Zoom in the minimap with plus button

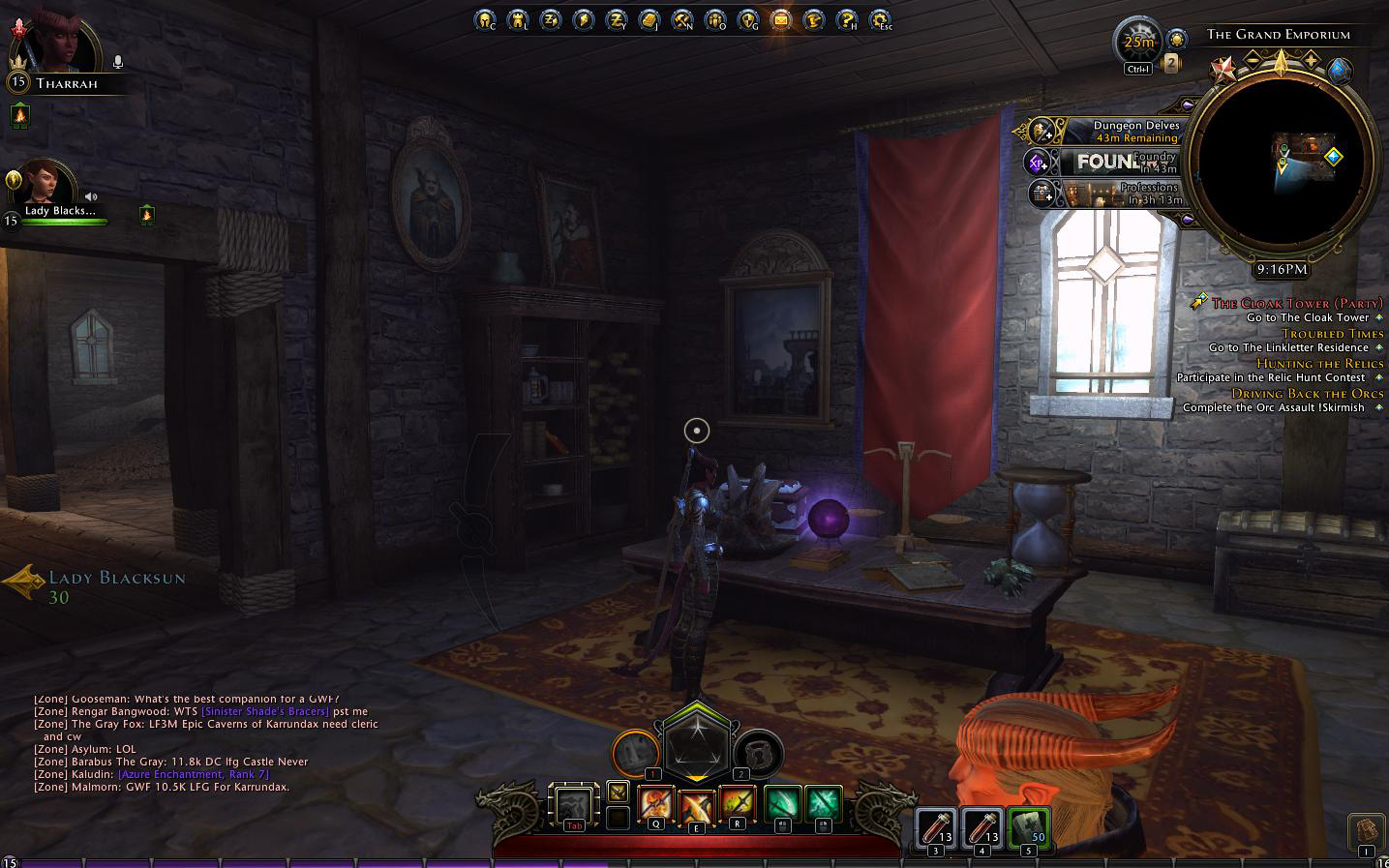click(1312, 60)
